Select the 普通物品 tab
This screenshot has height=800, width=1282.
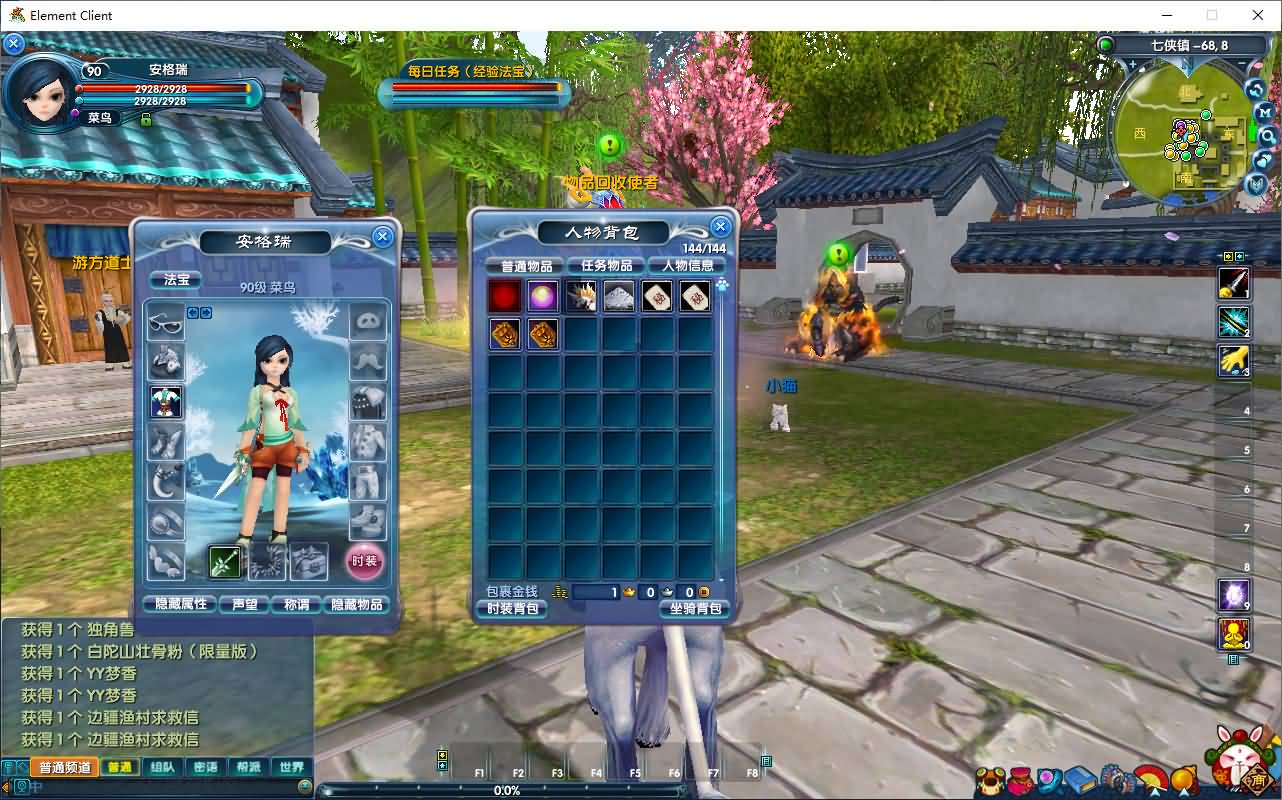pos(526,266)
